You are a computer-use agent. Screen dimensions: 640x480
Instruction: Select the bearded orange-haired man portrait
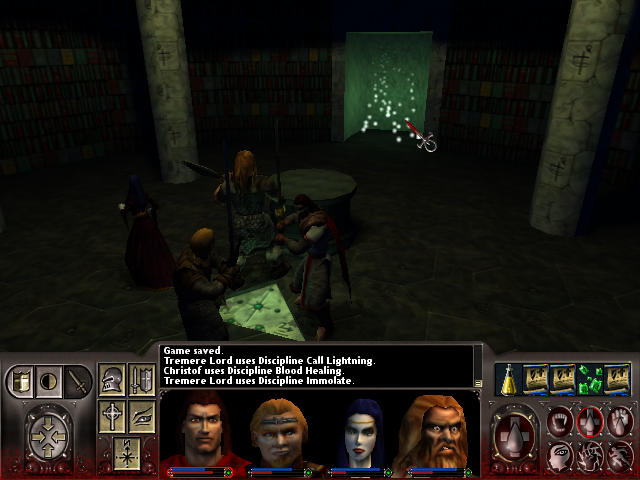(438, 430)
